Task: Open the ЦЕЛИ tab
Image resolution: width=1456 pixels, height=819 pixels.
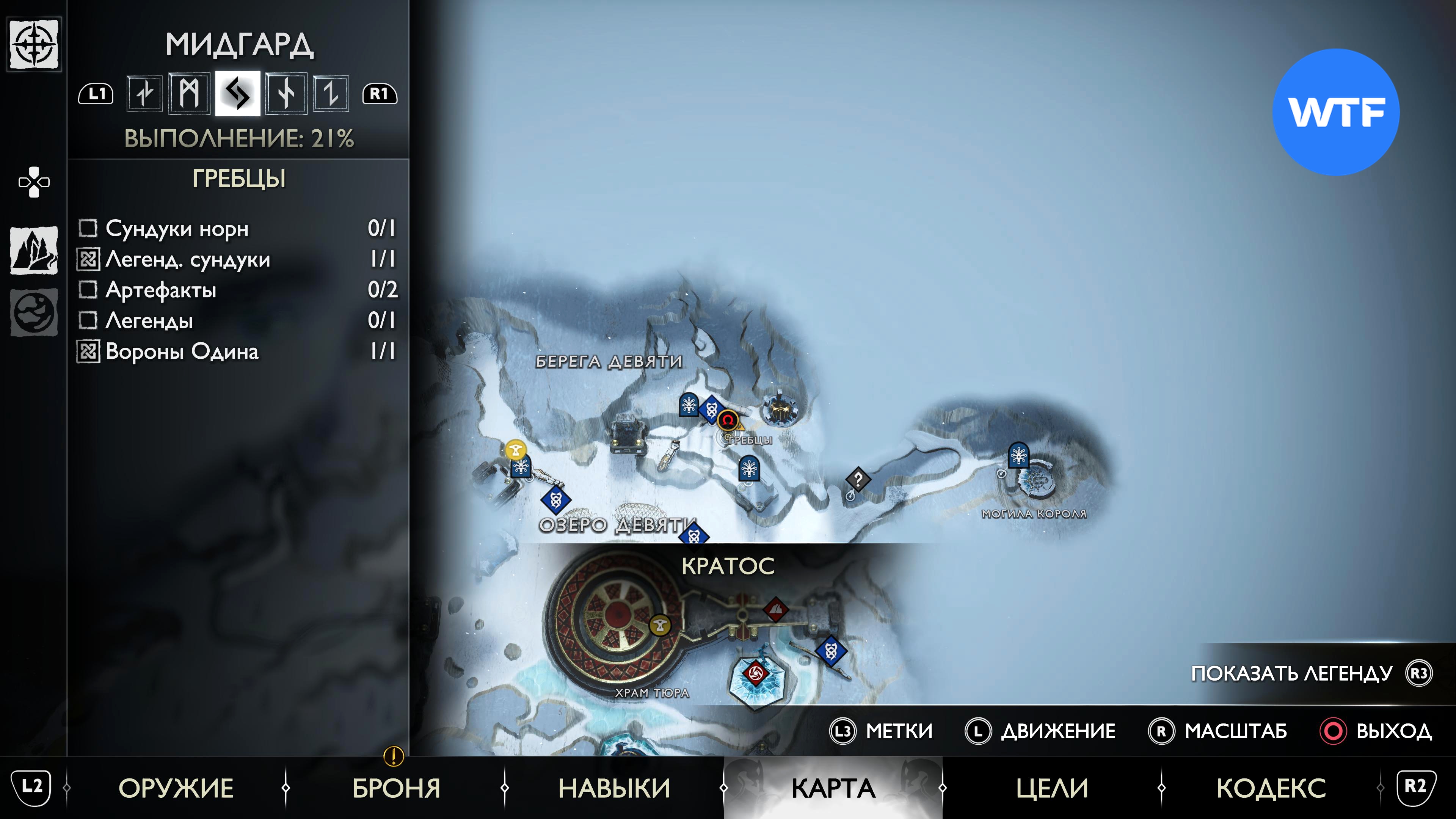Action: 1052,788
